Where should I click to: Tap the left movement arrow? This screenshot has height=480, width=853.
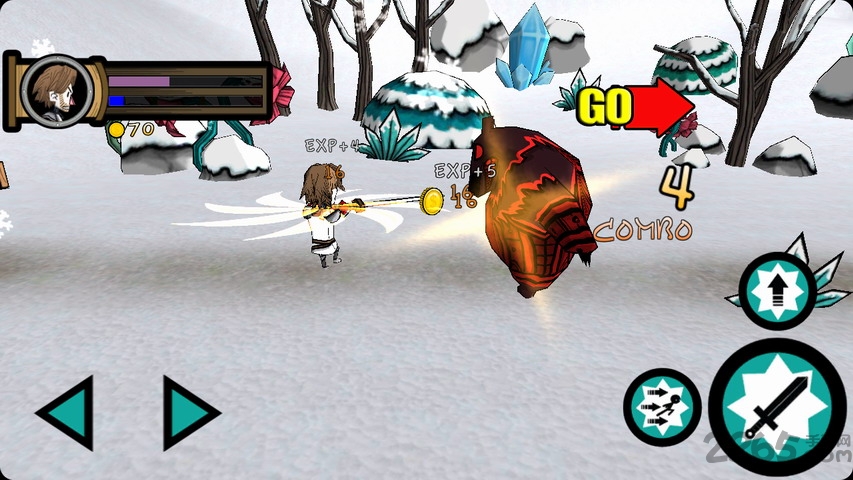66,412
